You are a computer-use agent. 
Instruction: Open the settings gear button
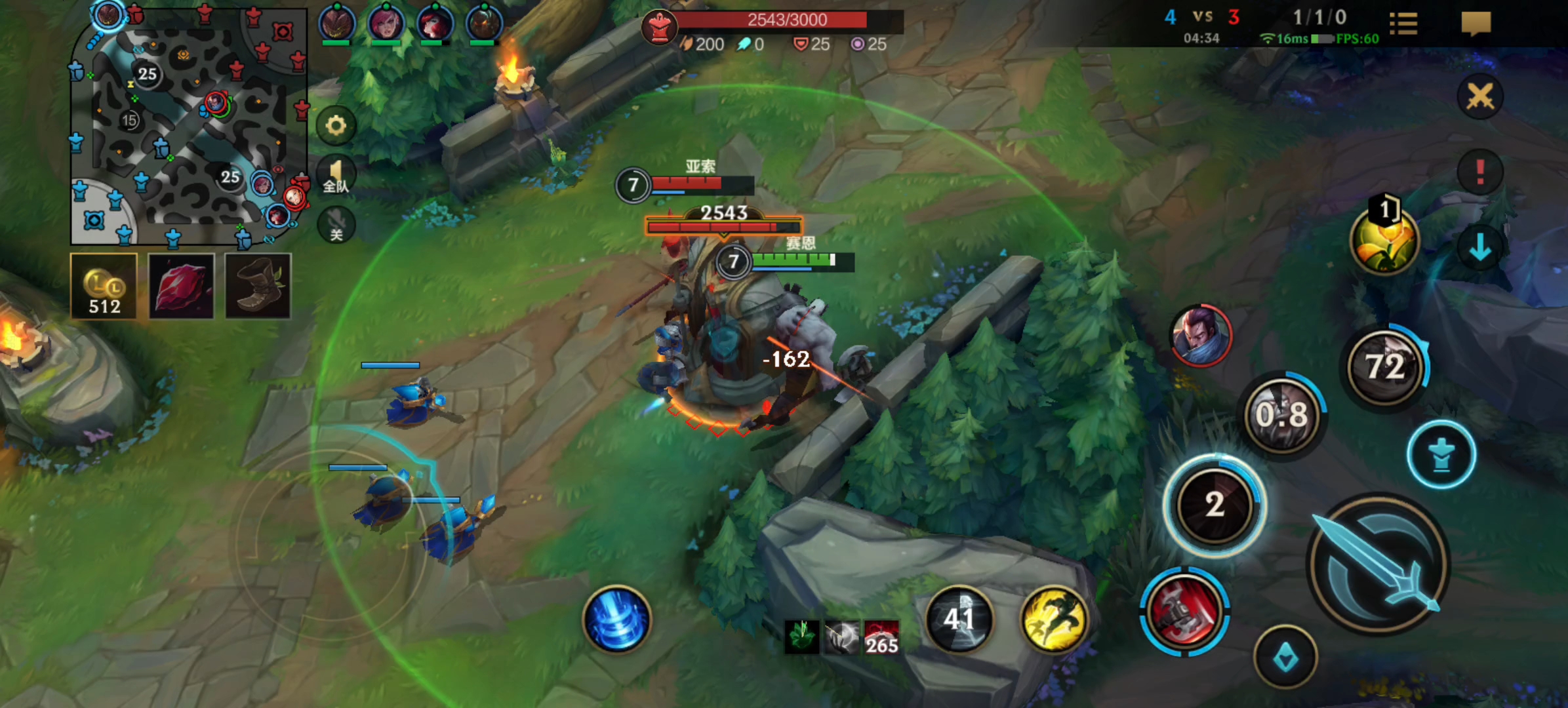[336, 125]
